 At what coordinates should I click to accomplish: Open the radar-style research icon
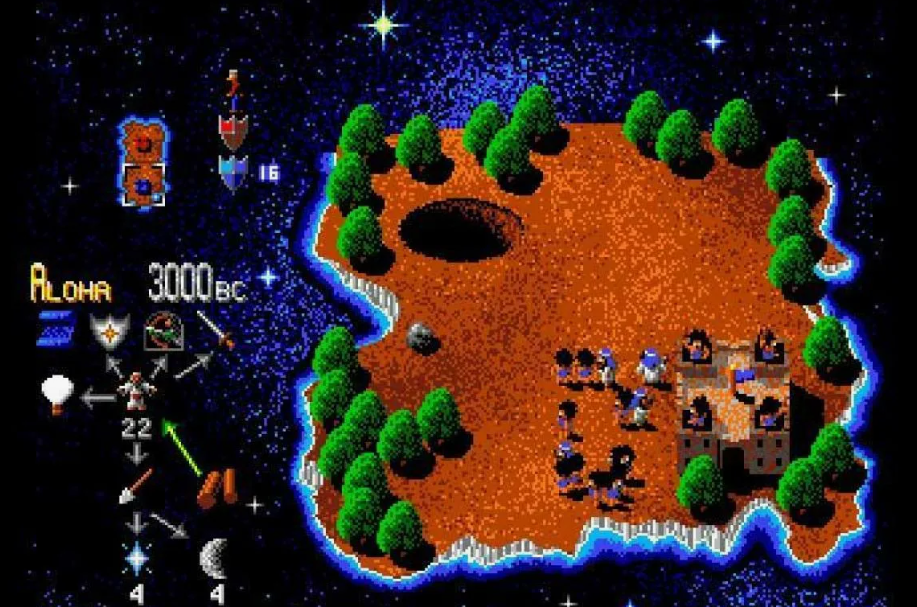click(x=158, y=329)
